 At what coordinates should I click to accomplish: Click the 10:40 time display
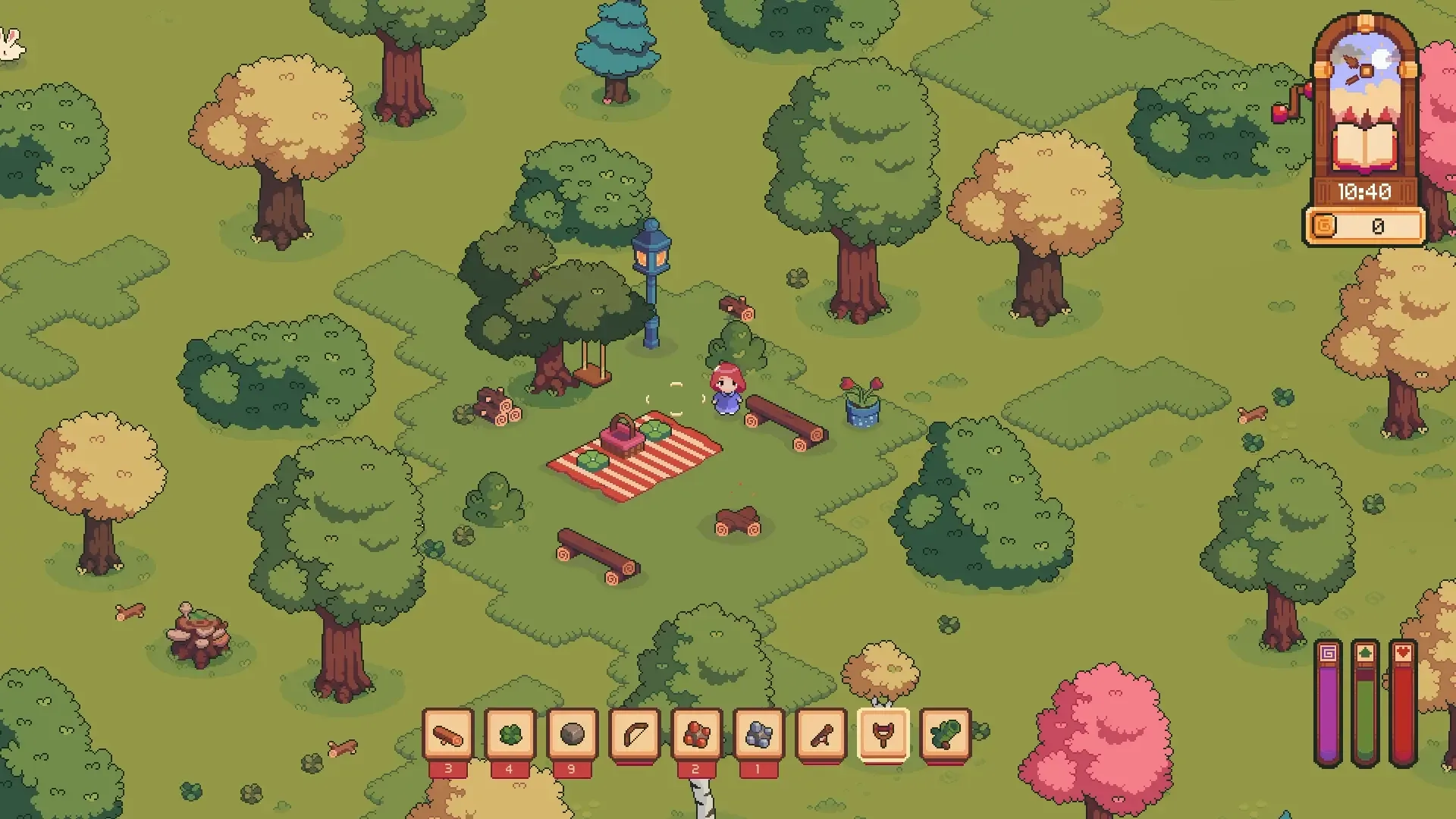click(x=1365, y=192)
